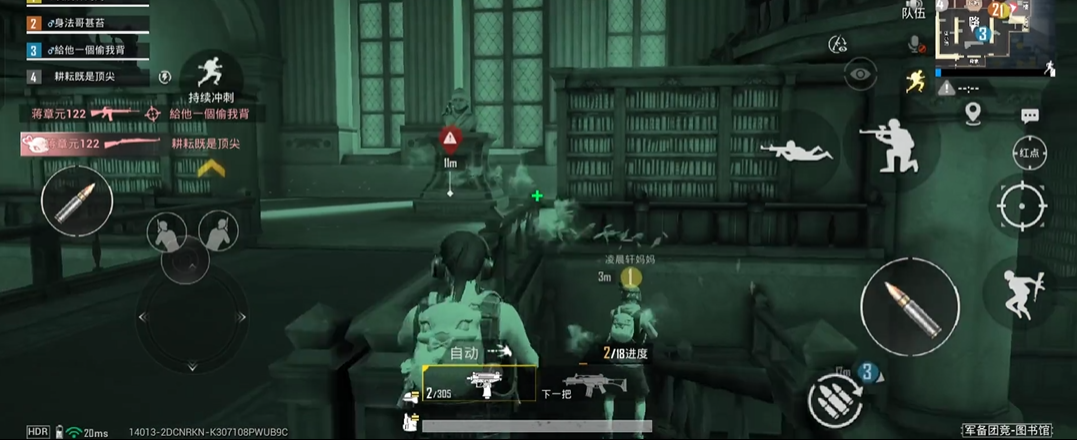
Task: Go prone with the lying soldier button
Action: tap(797, 149)
